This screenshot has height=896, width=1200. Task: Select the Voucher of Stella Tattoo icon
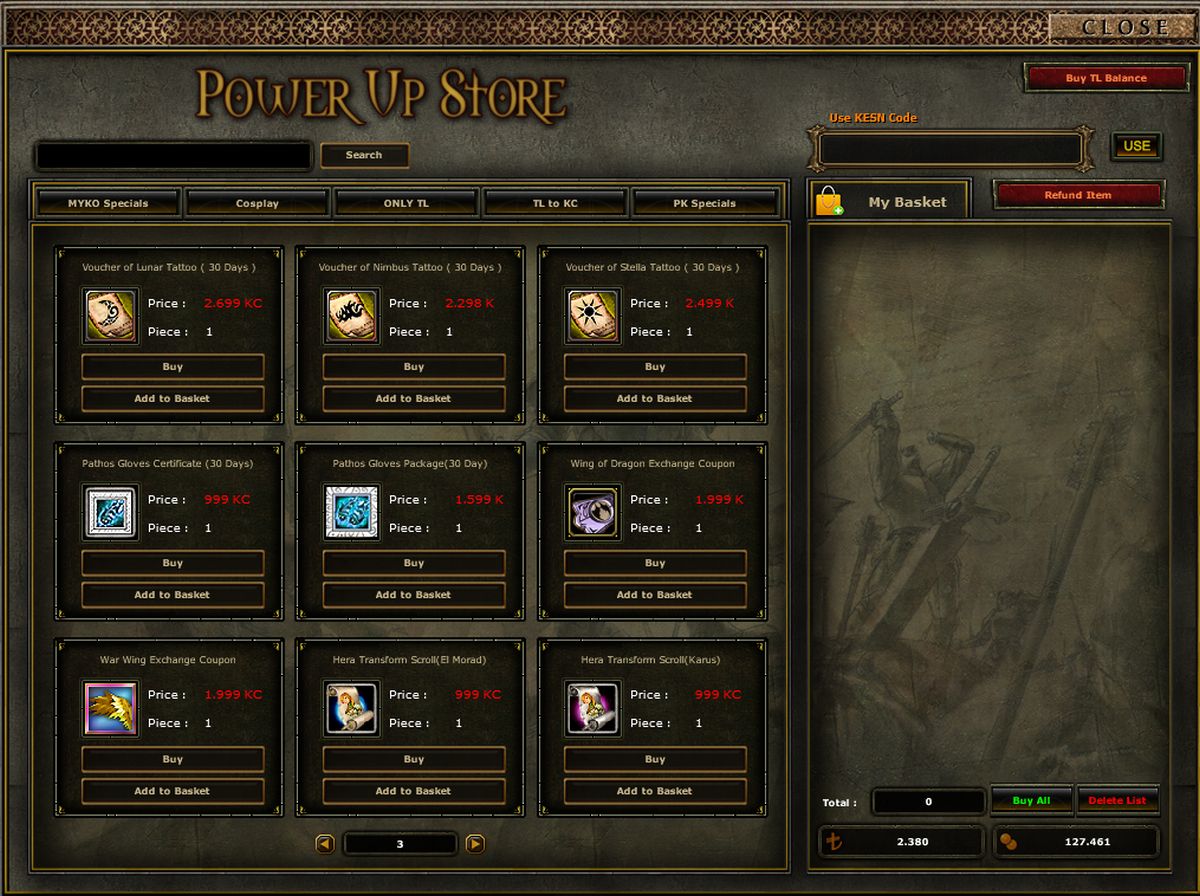click(593, 316)
